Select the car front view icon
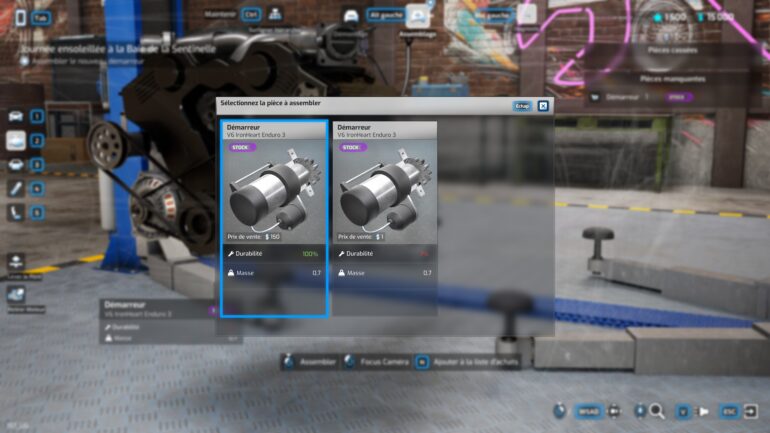 point(16,116)
